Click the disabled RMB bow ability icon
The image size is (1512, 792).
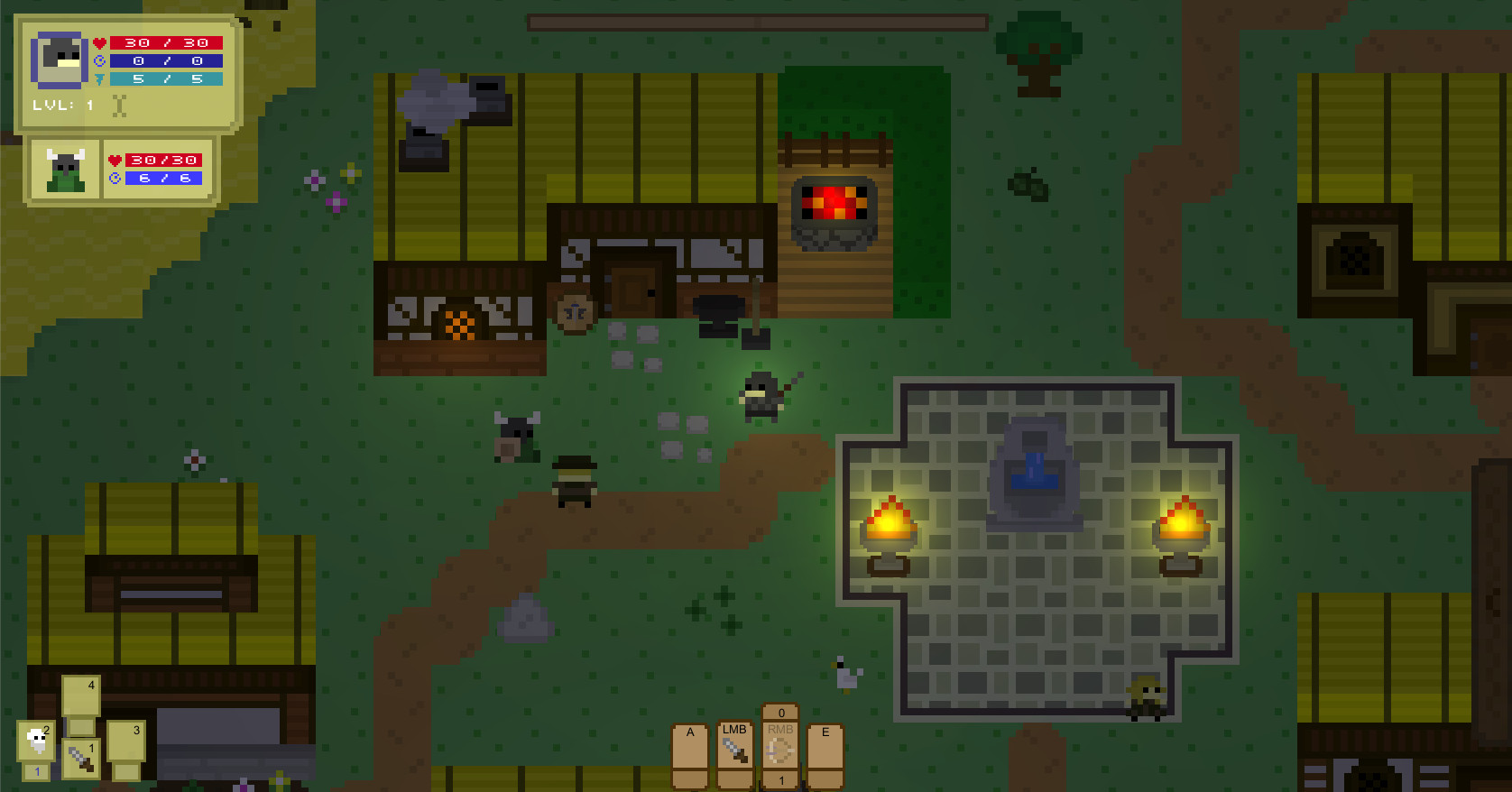point(779,751)
